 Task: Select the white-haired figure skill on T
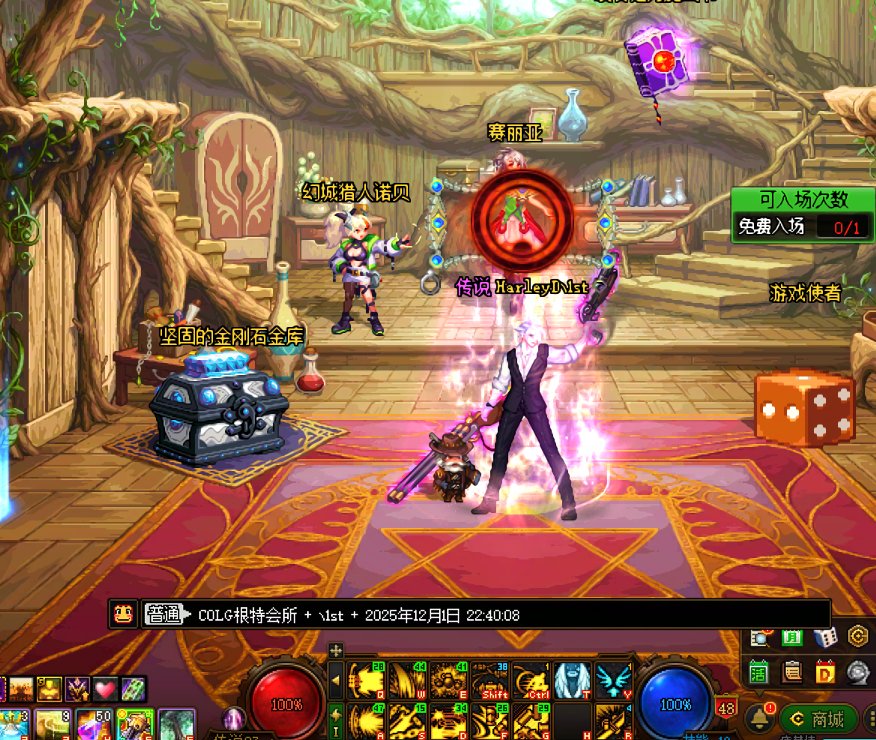coord(572,681)
